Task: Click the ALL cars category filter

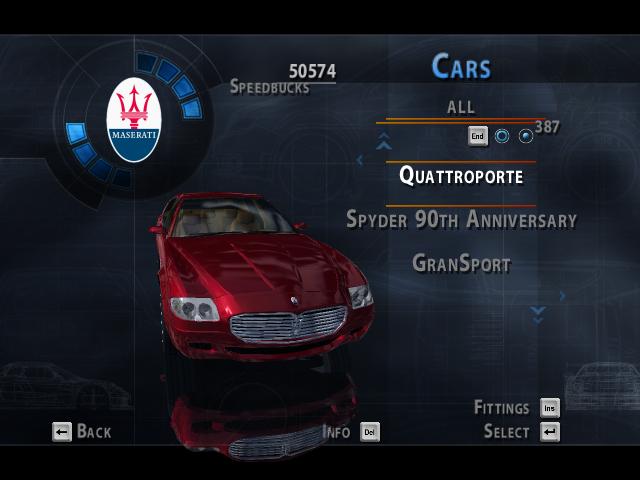Action: (461, 107)
